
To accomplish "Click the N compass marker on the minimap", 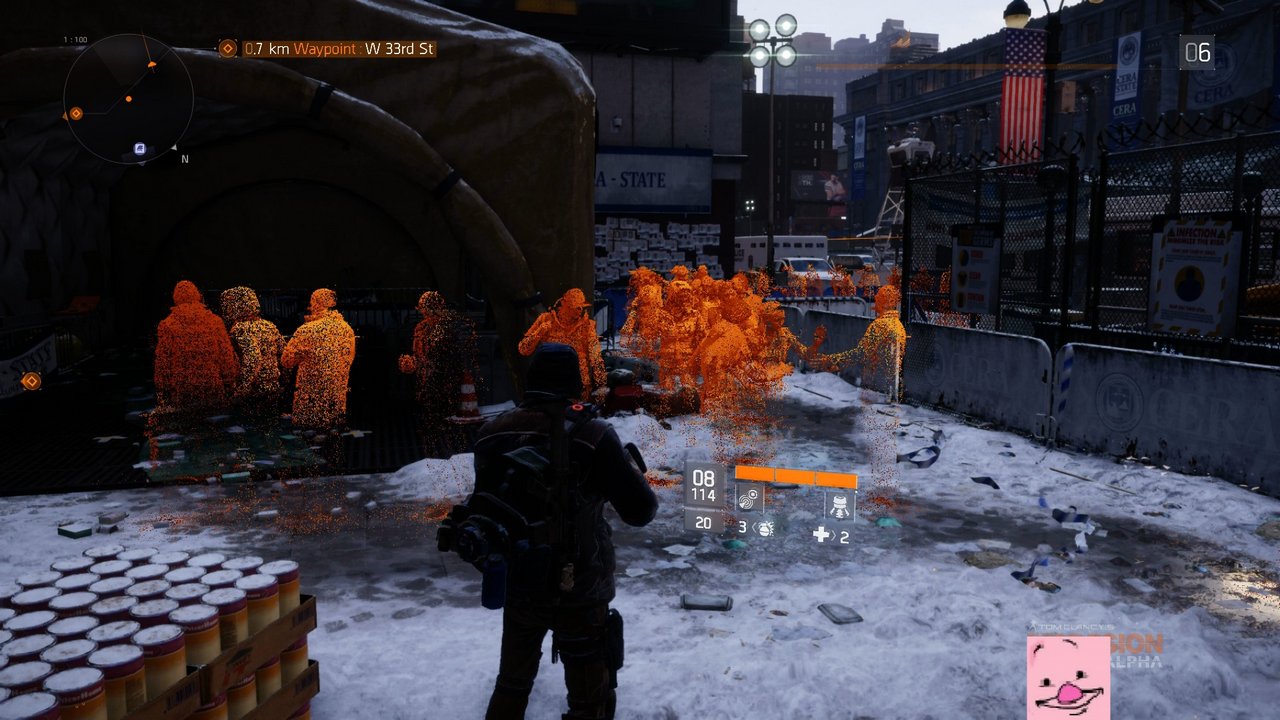I will [184, 158].
